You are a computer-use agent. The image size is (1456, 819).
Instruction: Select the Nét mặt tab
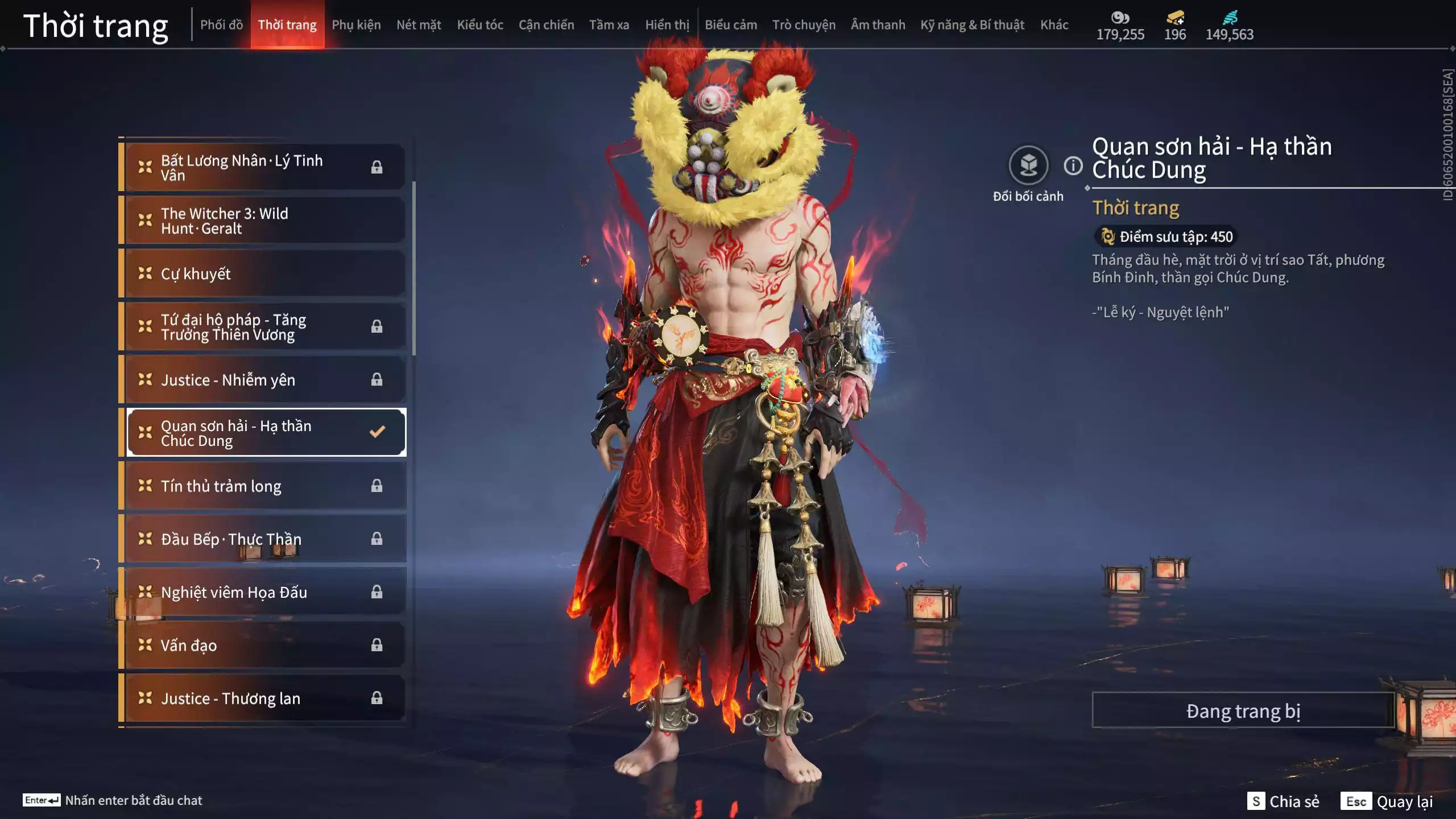tap(419, 25)
